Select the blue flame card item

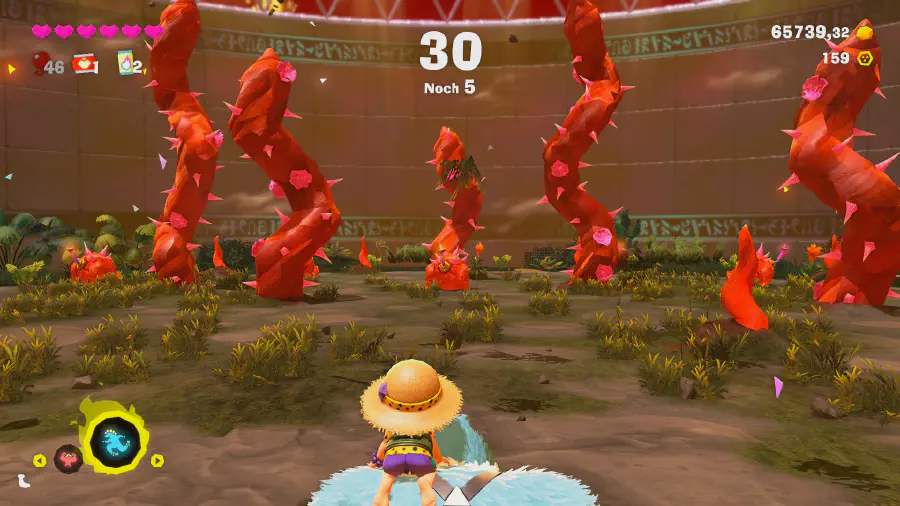127,64
